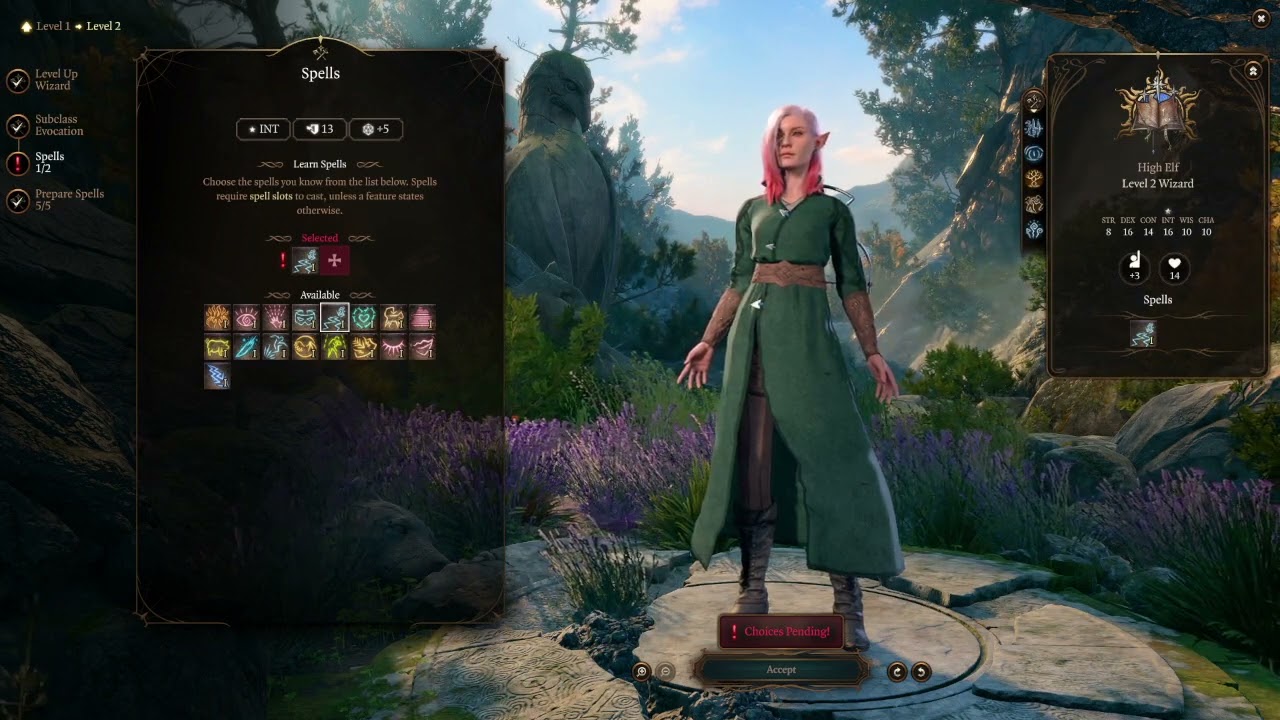Image resolution: width=1280 pixels, height=720 pixels.
Task: Select the cyan feather spell icon
Action: coord(246,347)
